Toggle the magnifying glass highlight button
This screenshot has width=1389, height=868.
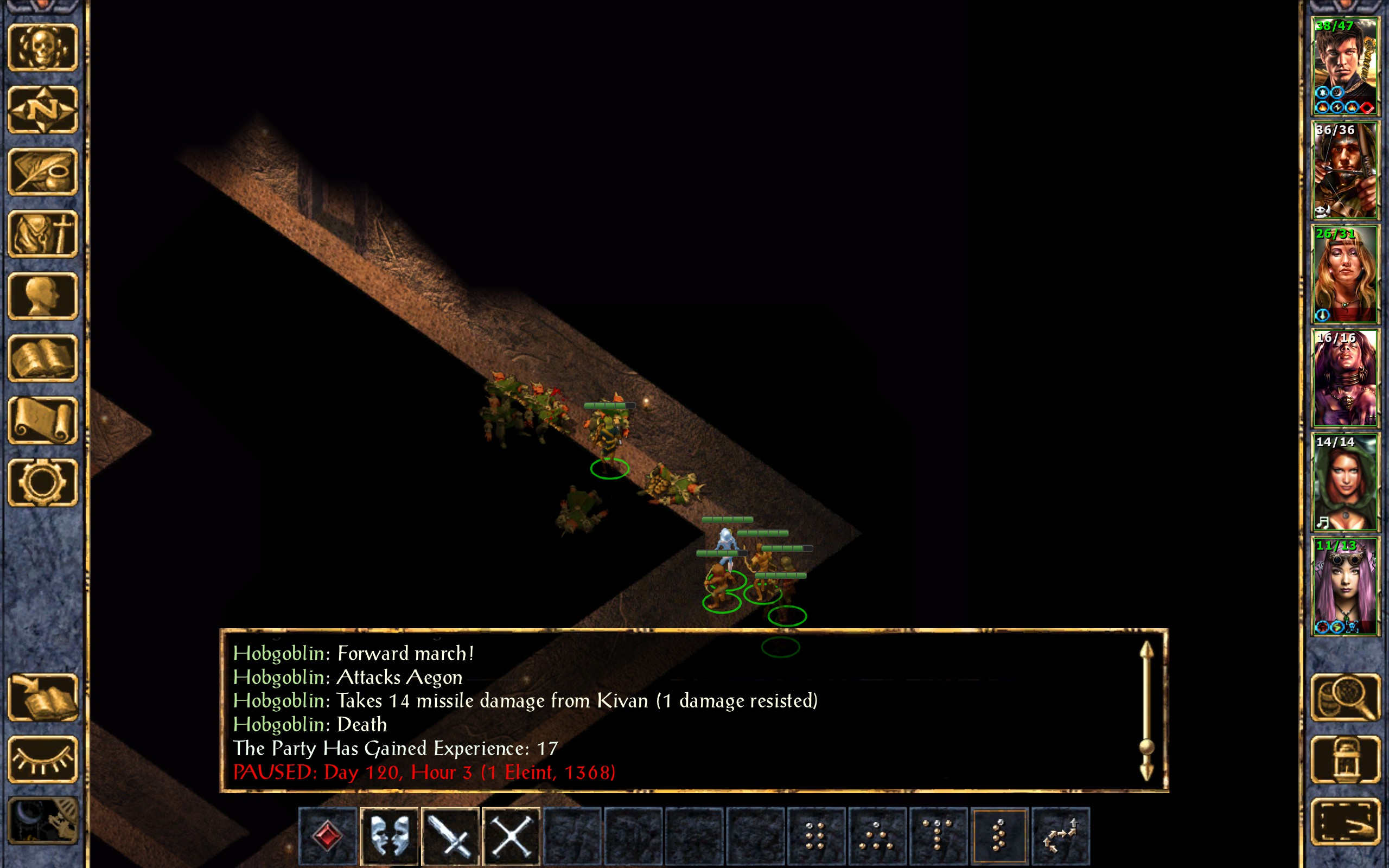[x=1345, y=697]
